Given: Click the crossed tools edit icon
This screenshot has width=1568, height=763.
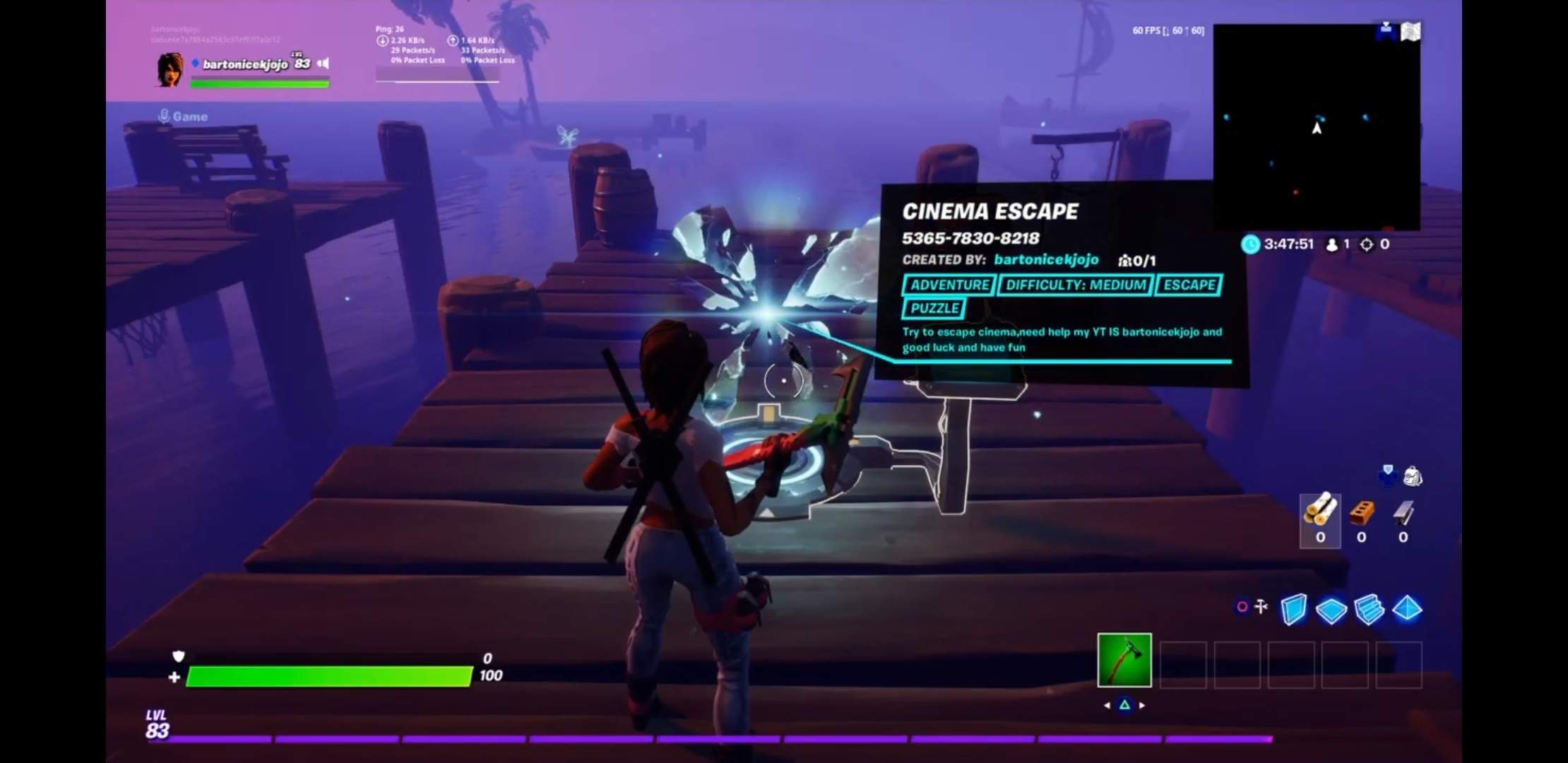Looking at the screenshot, I should click(1261, 606).
